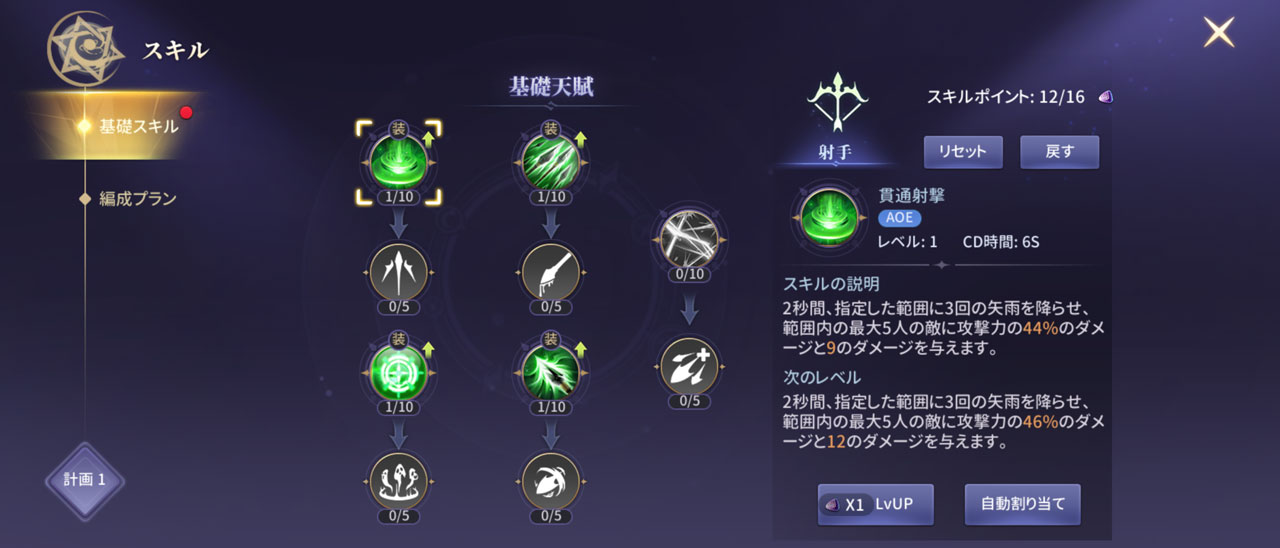Pick the upward arrowheads passive node
Viewport: 1280px width, 548px height.
pyautogui.click(x=399, y=271)
